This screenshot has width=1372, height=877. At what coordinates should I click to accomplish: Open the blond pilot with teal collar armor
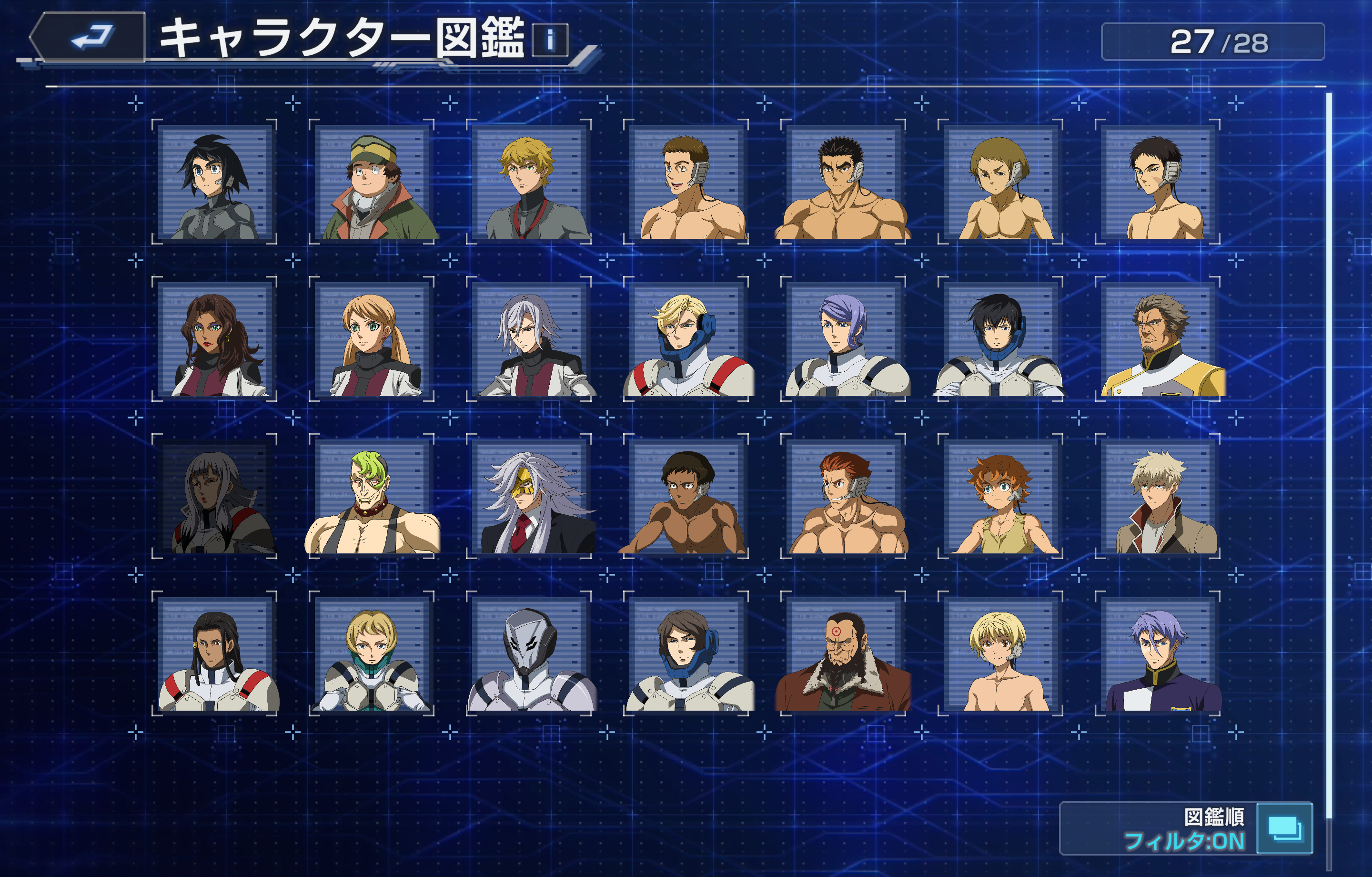click(372, 654)
